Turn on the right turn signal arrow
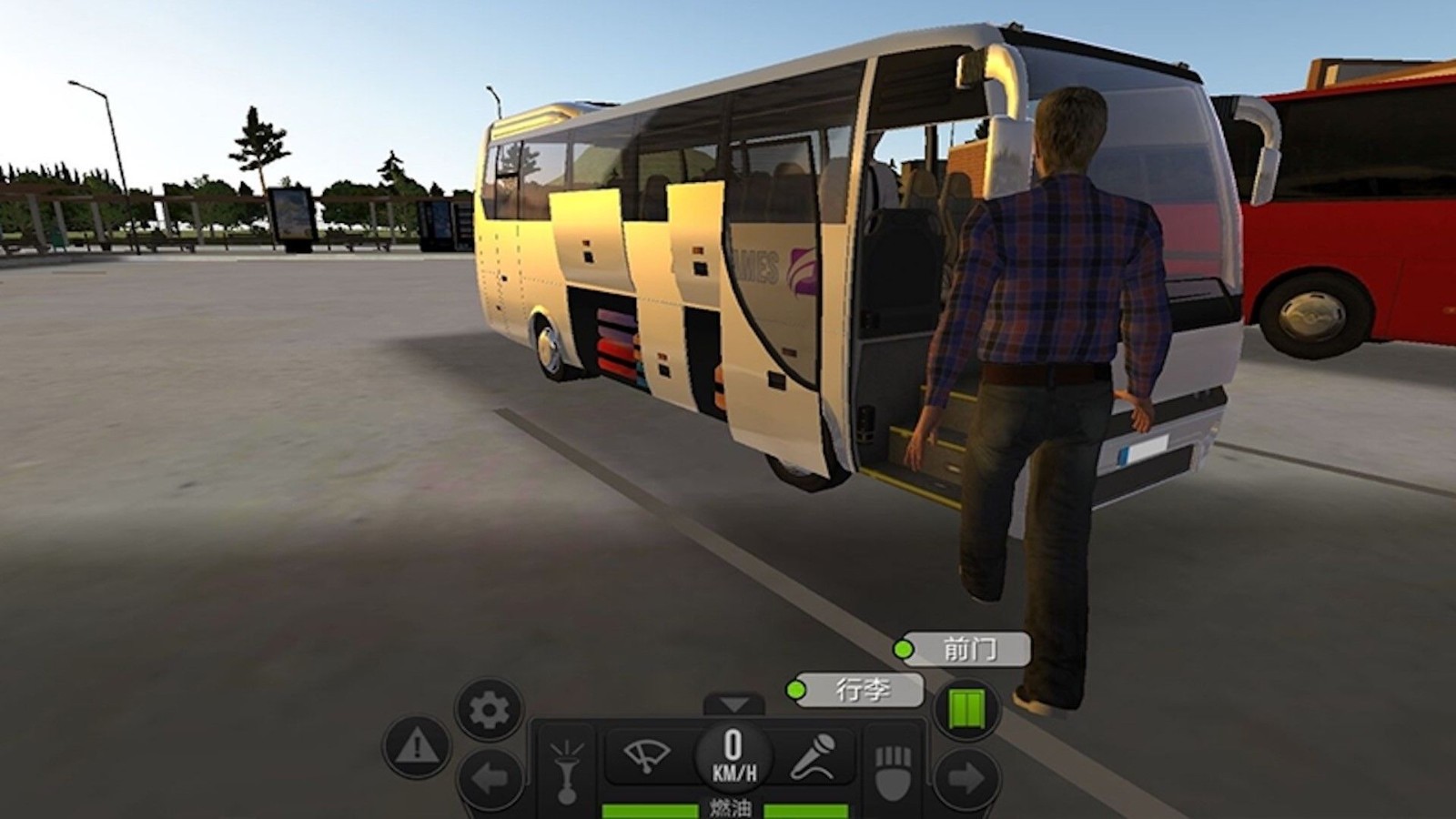 pos(966,779)
